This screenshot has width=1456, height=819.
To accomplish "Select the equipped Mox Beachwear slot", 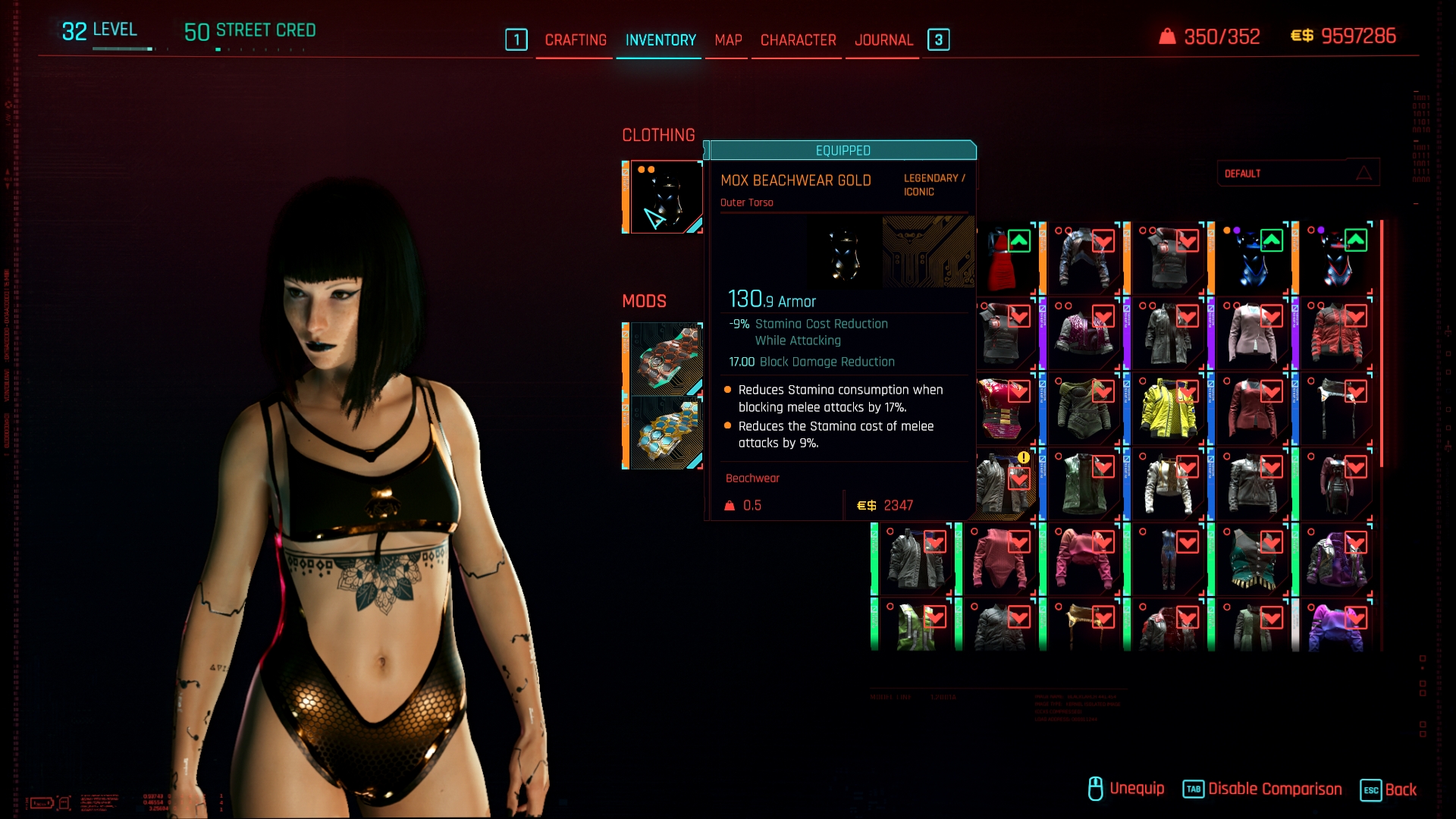I will 665,197.
